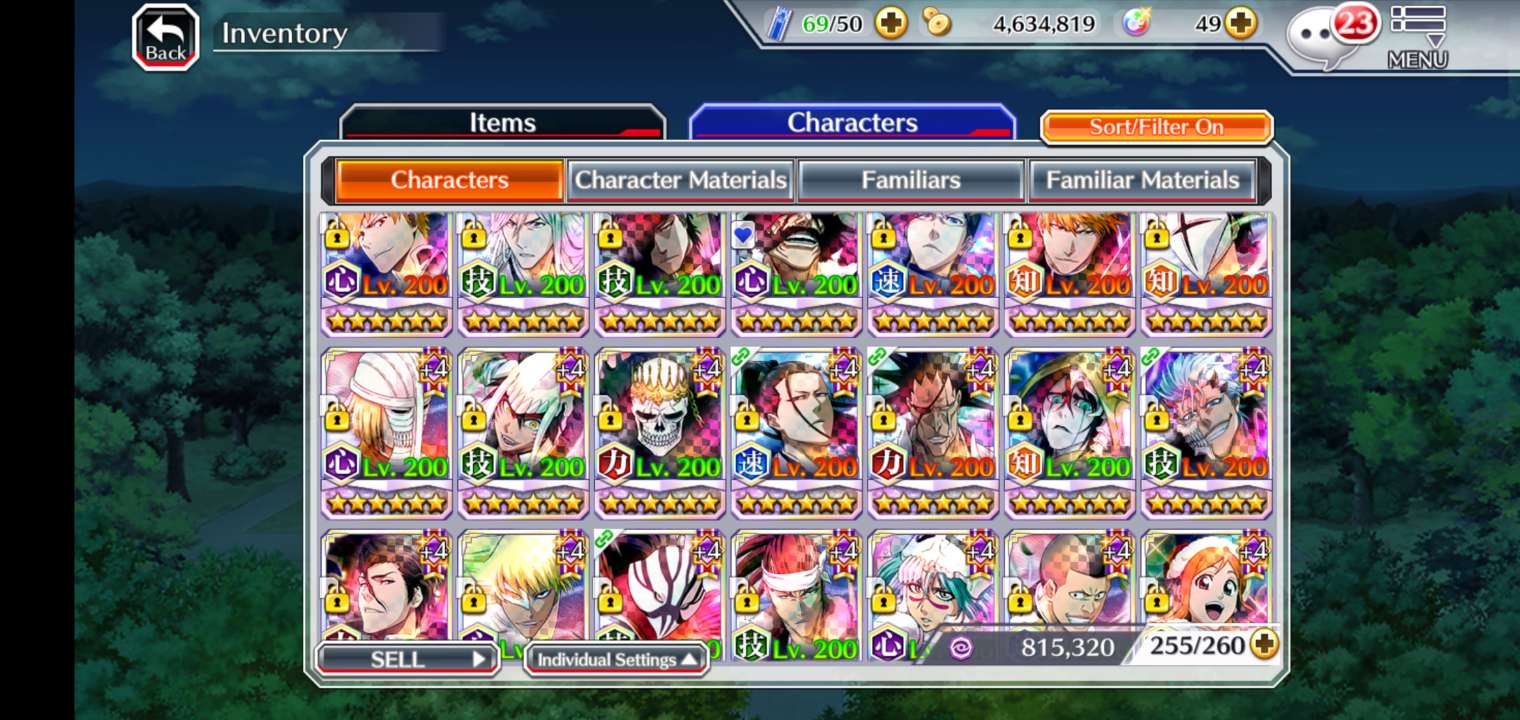Expand inventory capacity beside 255/260
Screen dimensions: 1520x720
point(1265,645)
